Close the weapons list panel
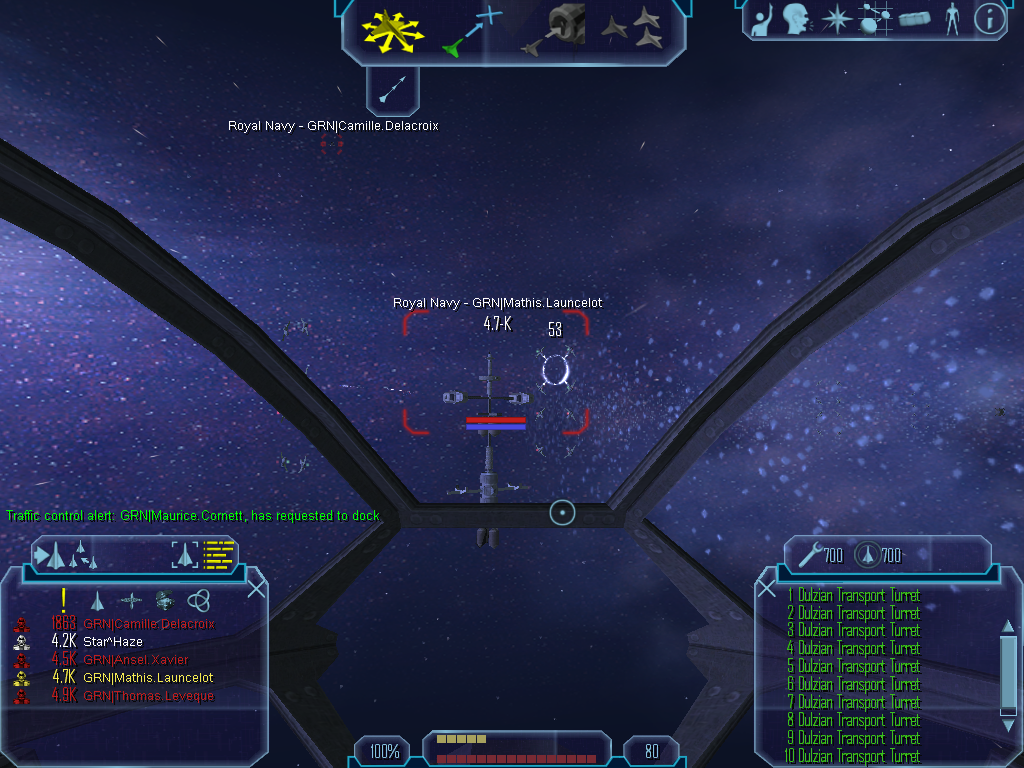Image resolution: width=1024 pixels, height=768 pixels. pyautogui.click(x=767, y=588)
